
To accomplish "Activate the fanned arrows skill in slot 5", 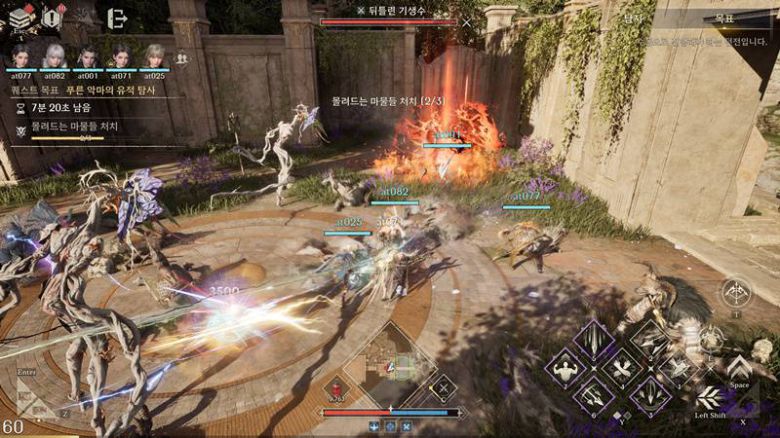I will pos(651,395).
